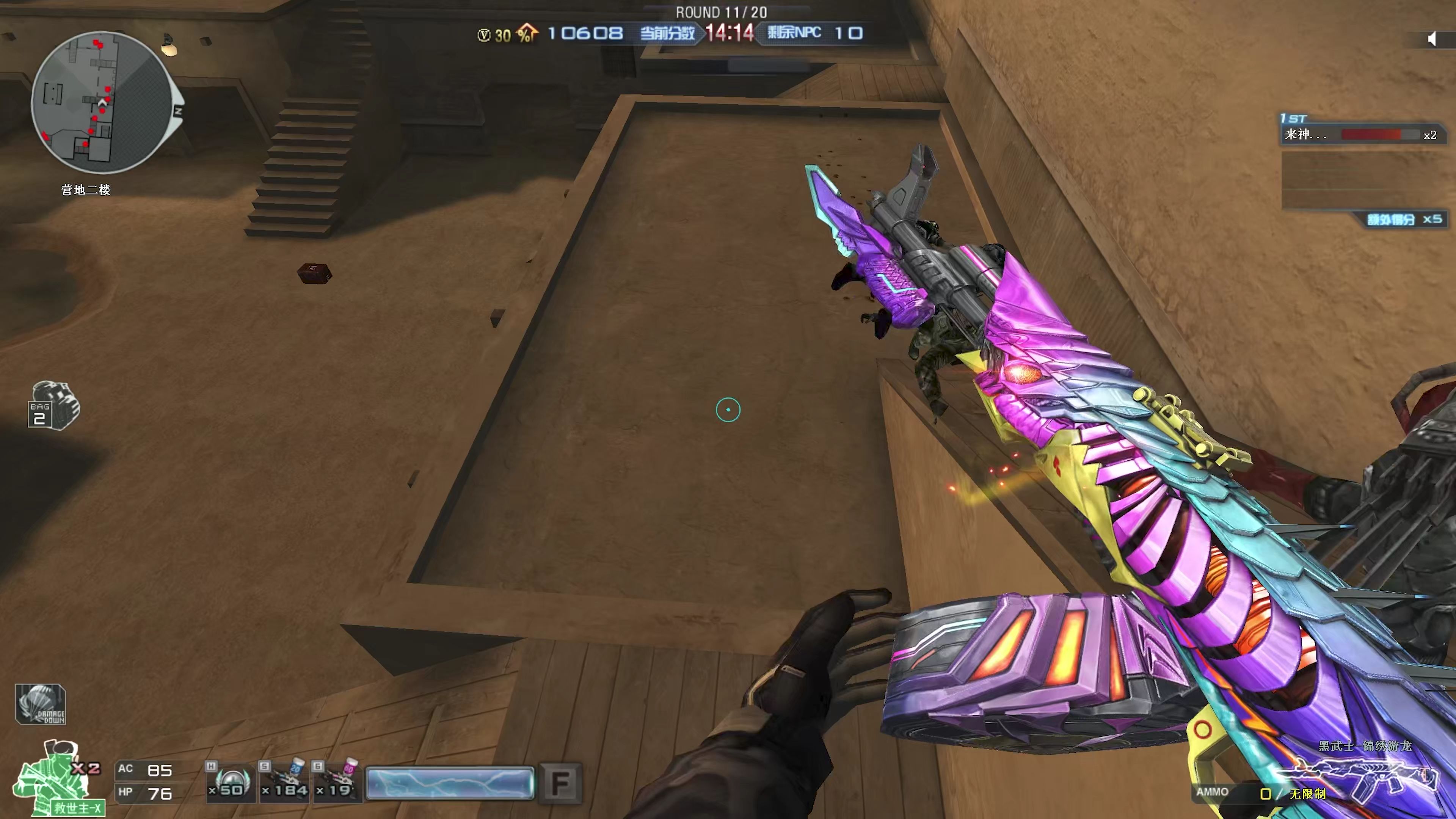Use the medal item slot with 50

click(x=229, y=782)
